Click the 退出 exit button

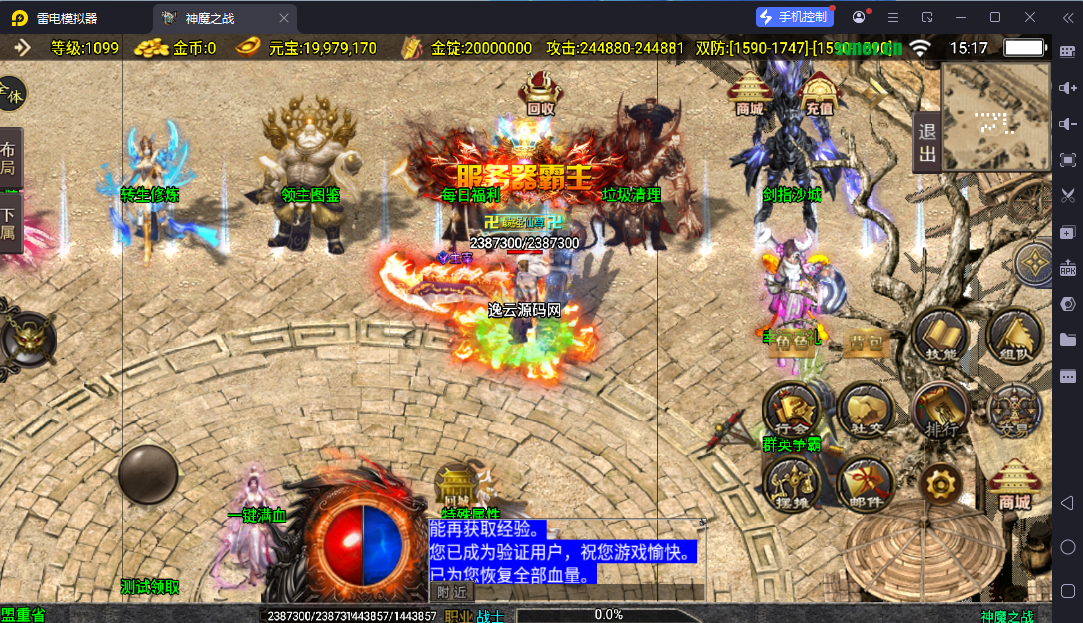(x=927, y=143)
